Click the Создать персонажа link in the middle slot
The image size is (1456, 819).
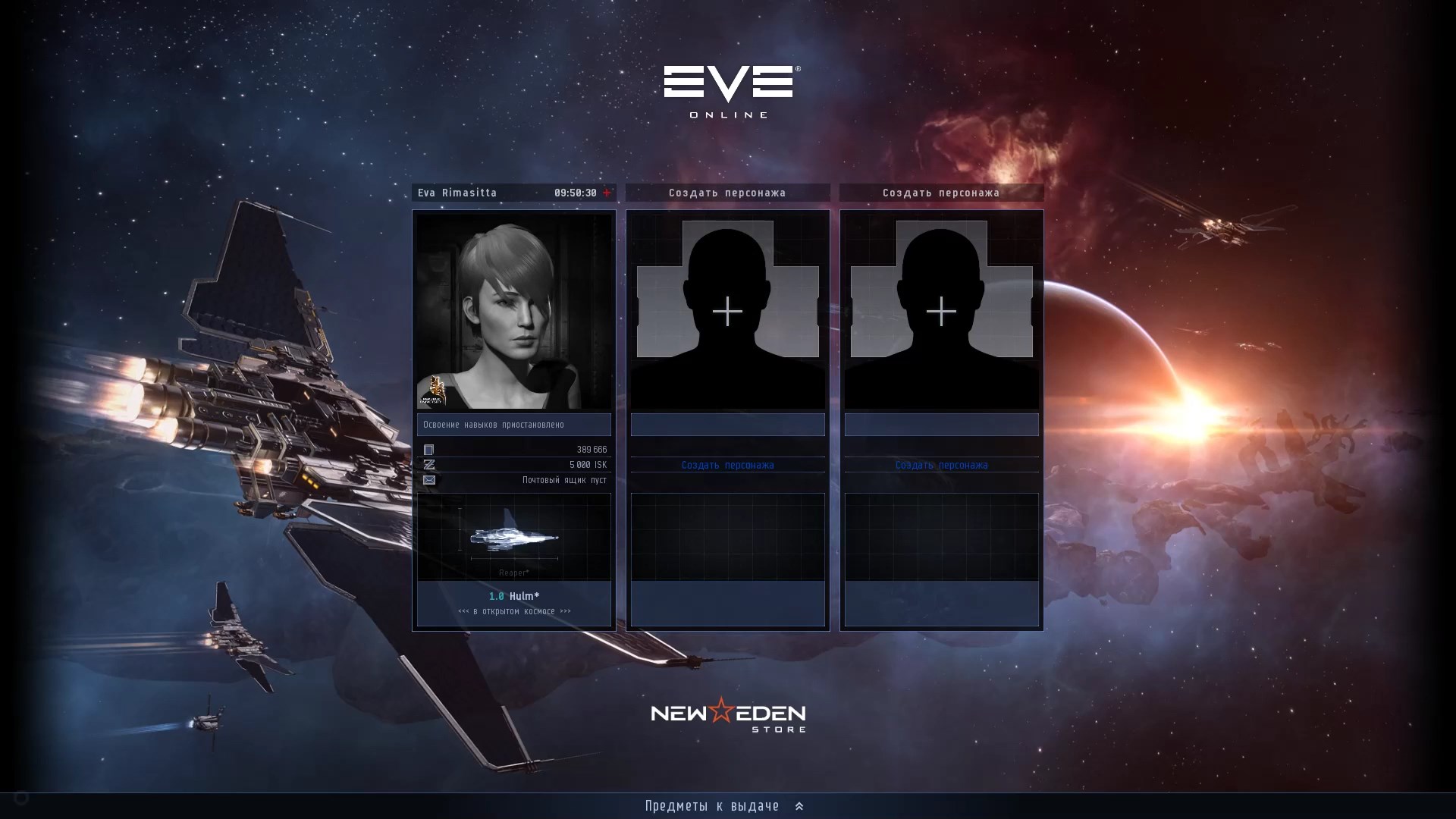pos(727,465)
